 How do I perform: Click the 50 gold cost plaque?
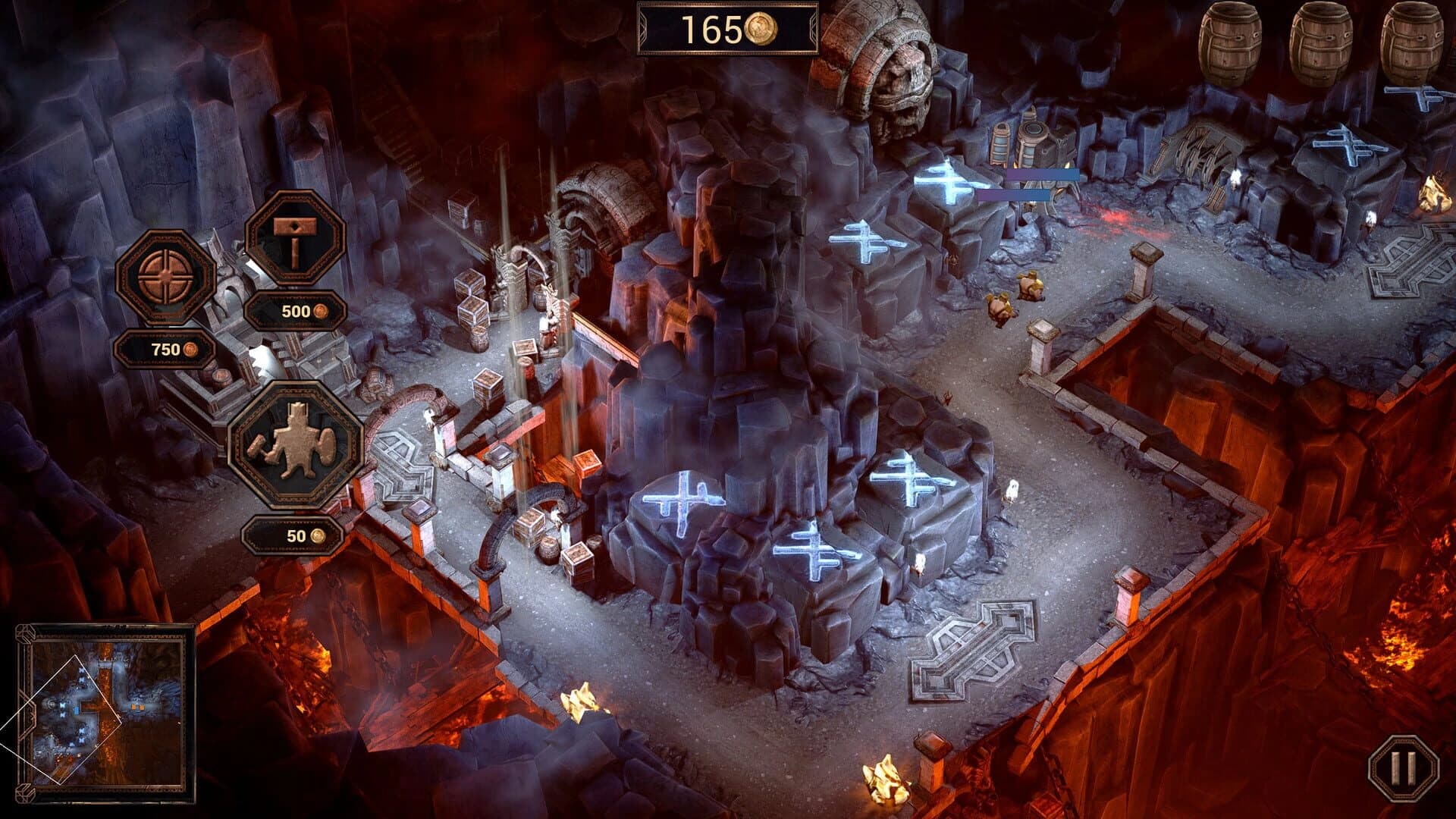coord(295,536)
